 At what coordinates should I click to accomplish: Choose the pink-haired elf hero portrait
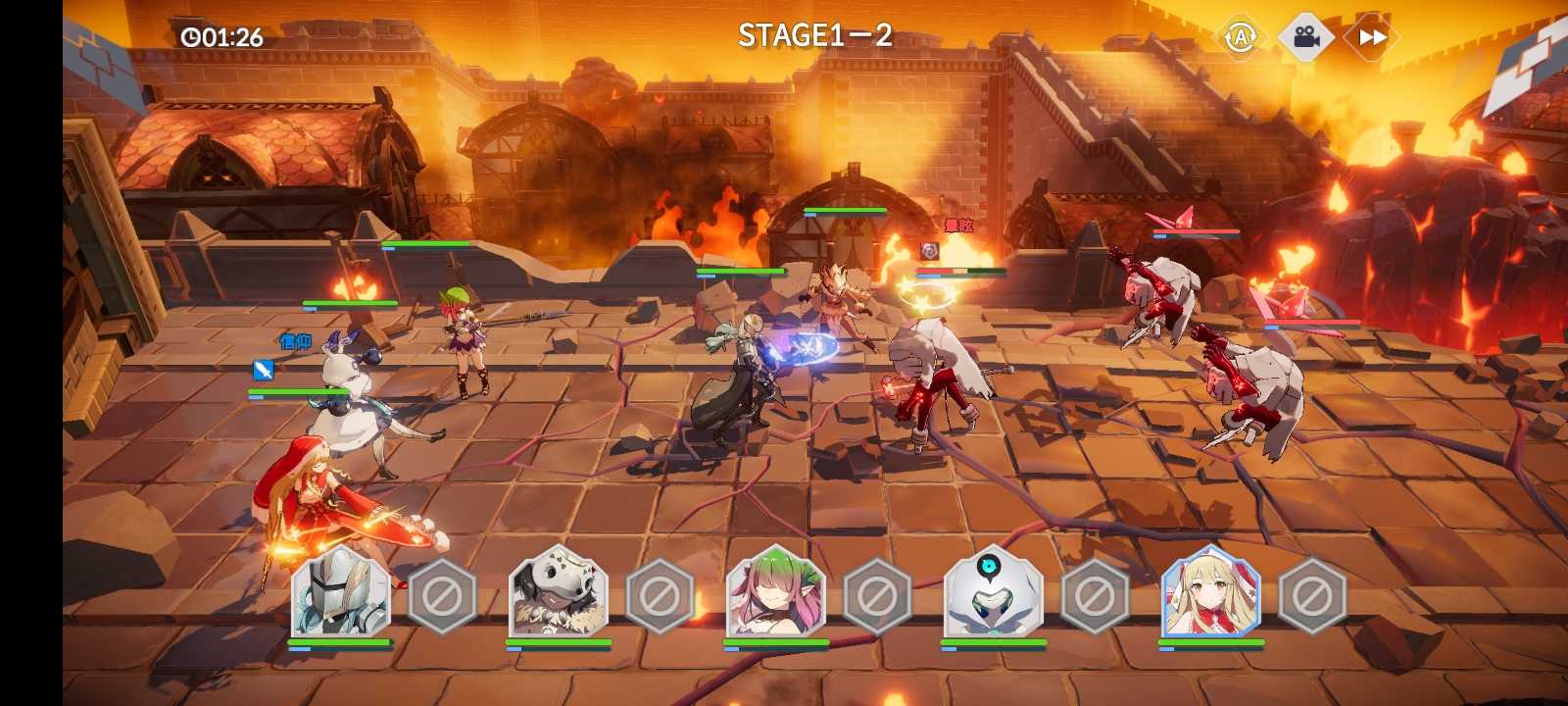tap(776, 593)
